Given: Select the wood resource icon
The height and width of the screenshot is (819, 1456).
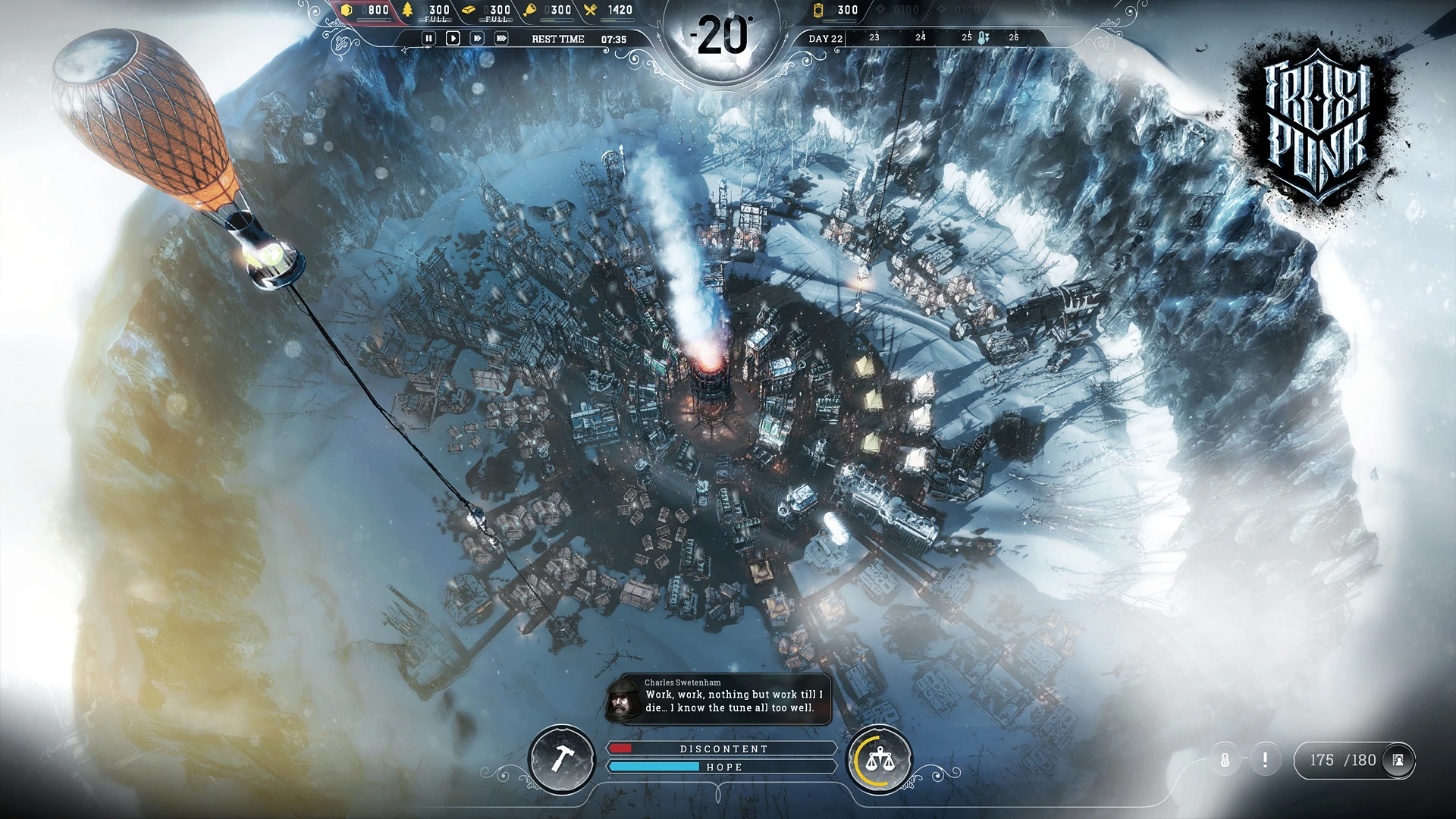Looking at the screenshot, I should 408,10.
